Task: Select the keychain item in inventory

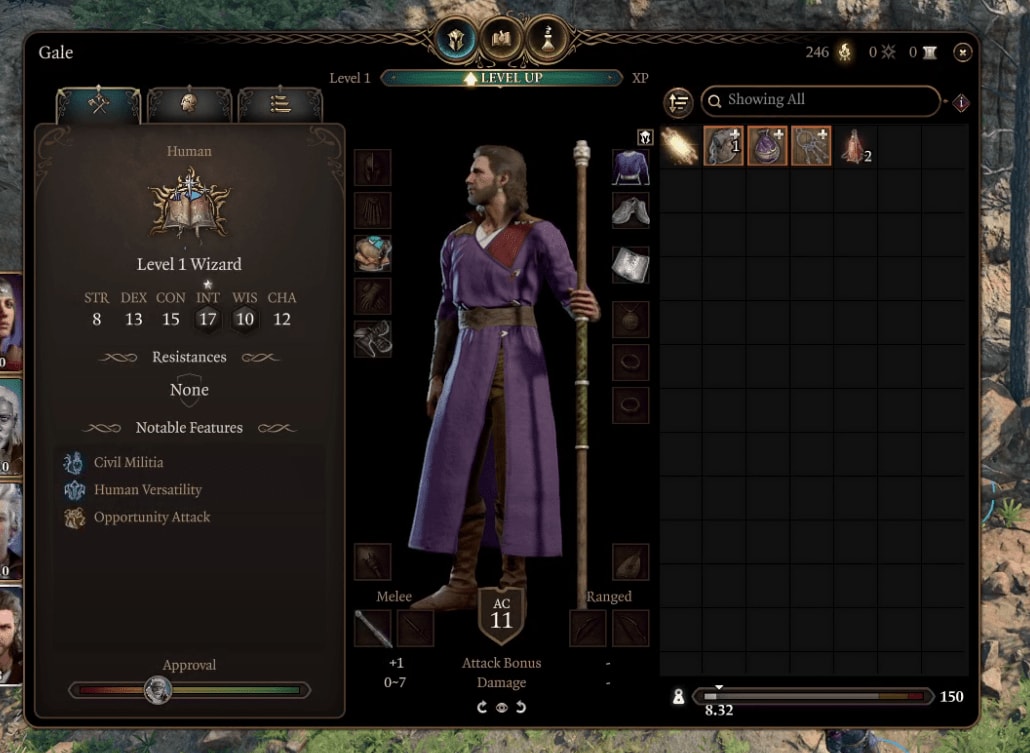Action: click(x=811, y=146)
